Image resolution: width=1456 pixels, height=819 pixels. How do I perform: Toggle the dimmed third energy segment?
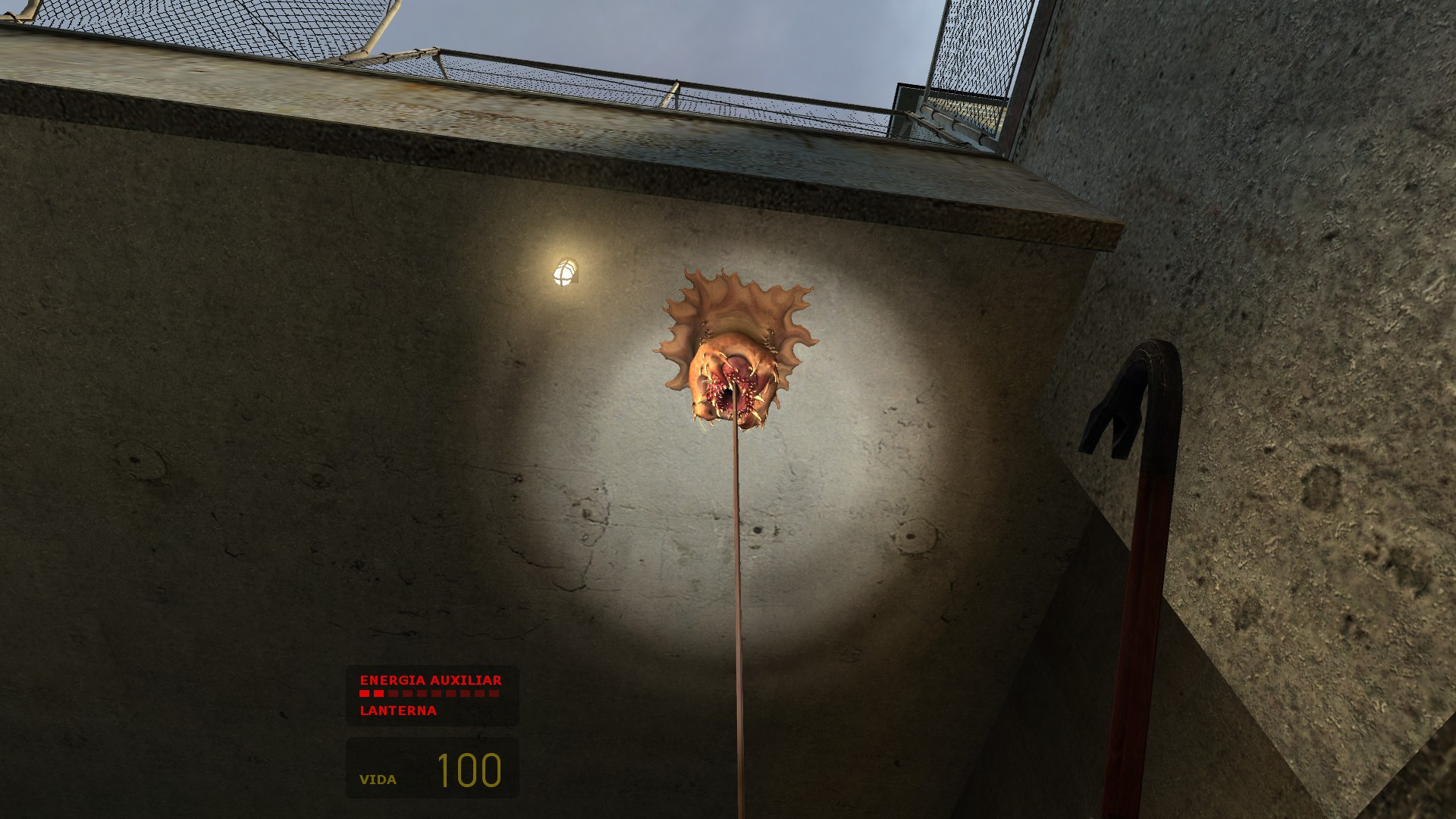(x=394, y=693)
